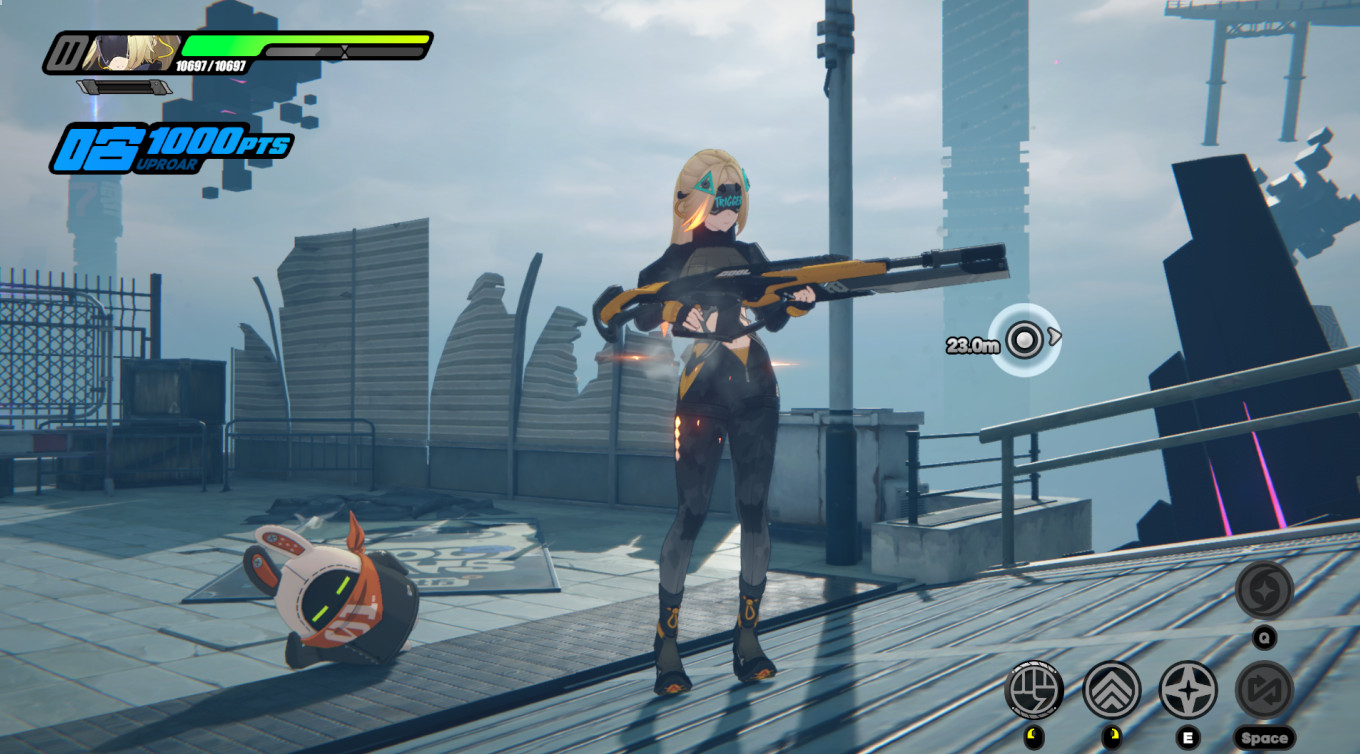Screen dimensions: 1360x754
Task: Select the fist melee attack skill icon
Action: coord(1035,690)
